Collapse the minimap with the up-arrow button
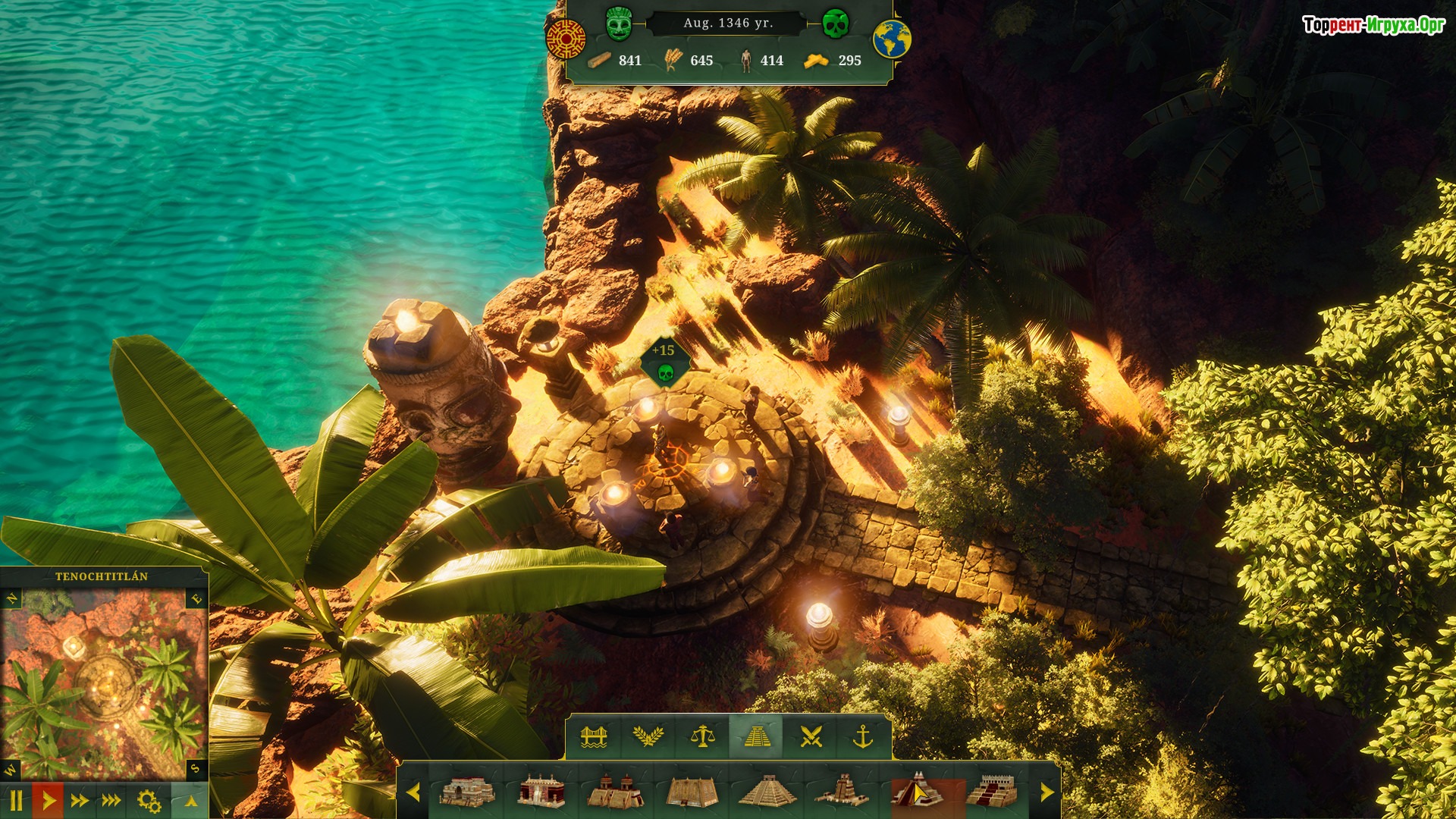The image size is (1456, 819). tap(190, 801)
